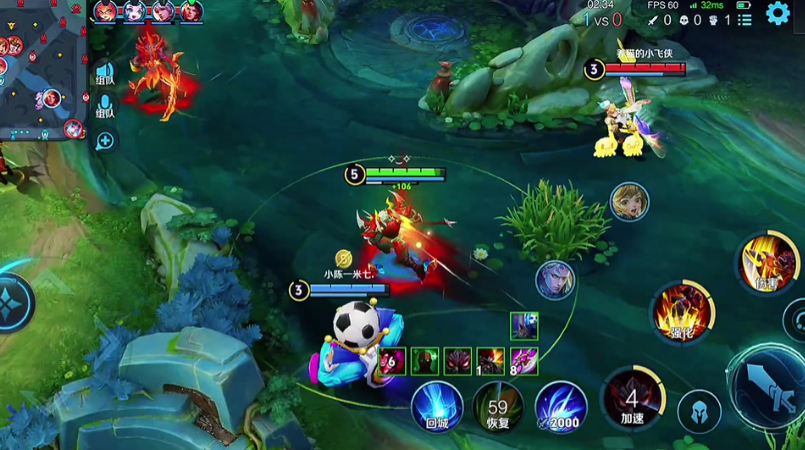Viewport: 805px width, 450px height.
Task: Open the blue gear settings menu
Action: (x=777, y=13)
